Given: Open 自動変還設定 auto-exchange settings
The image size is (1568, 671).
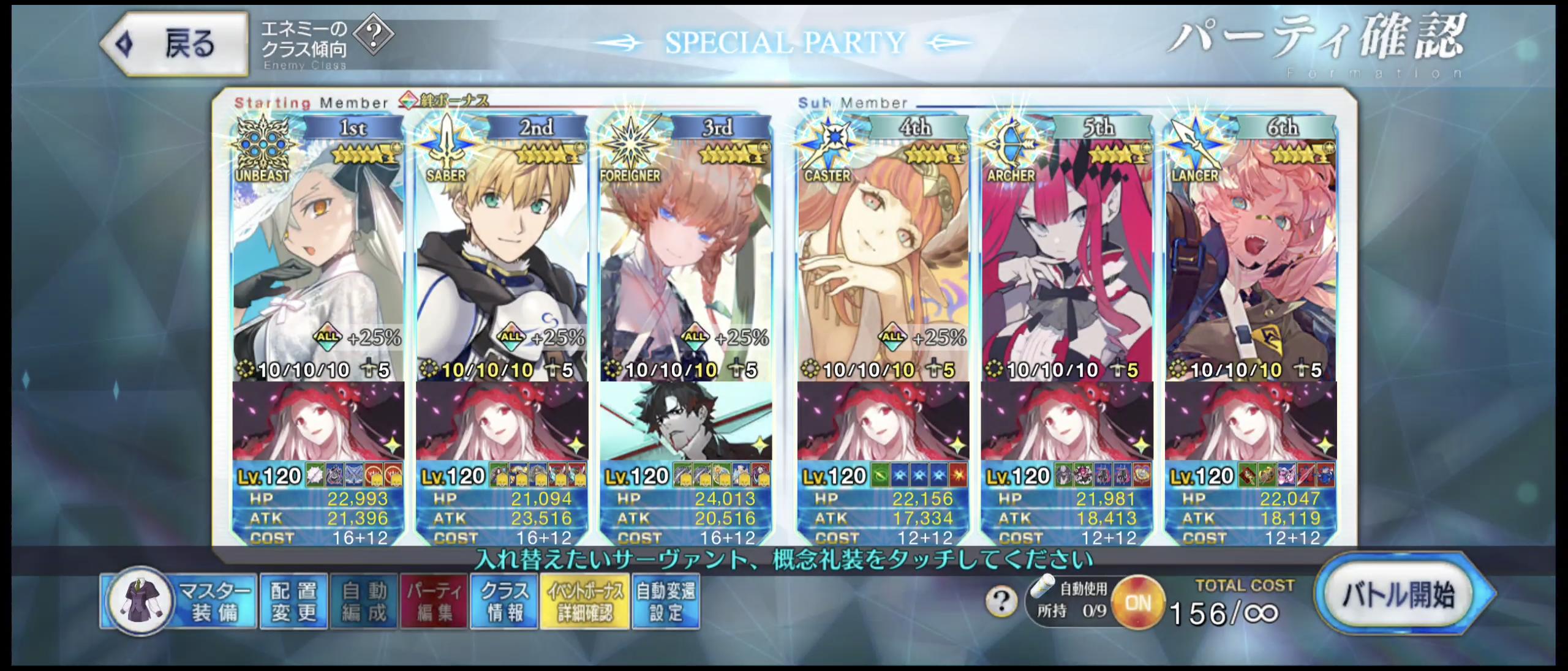Looking at the screenshot, I should (x=666, y=601).
